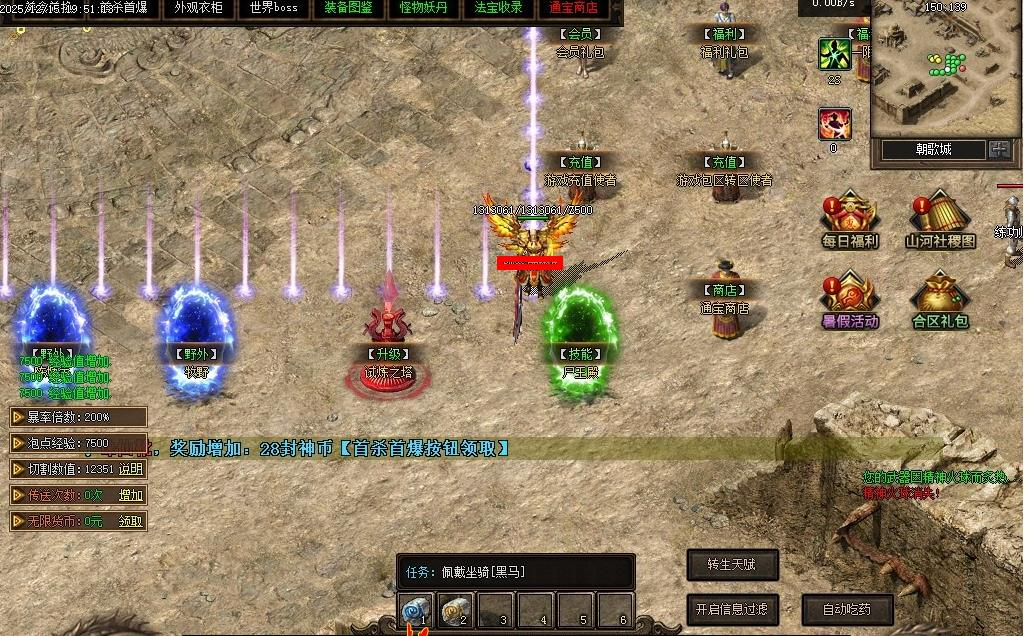The height and width of the screenshot is (636, 1028).
Task: Toggle the 开启信息过滤 button
Action: click(732, 608)
